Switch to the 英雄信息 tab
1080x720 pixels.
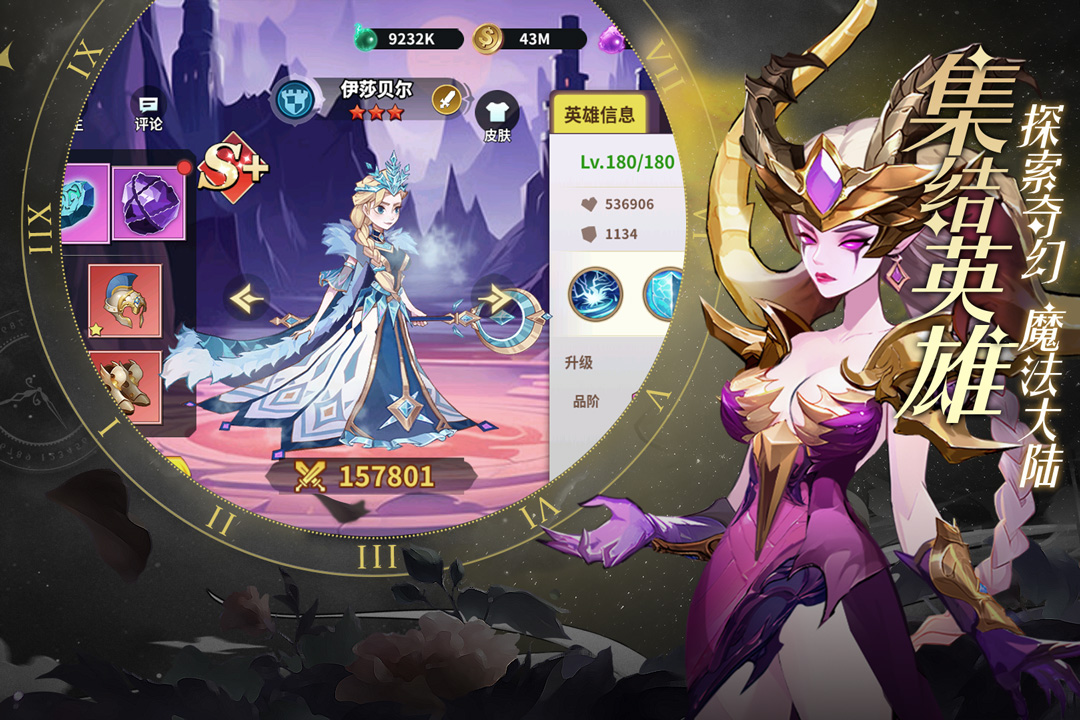click(599, 115)
